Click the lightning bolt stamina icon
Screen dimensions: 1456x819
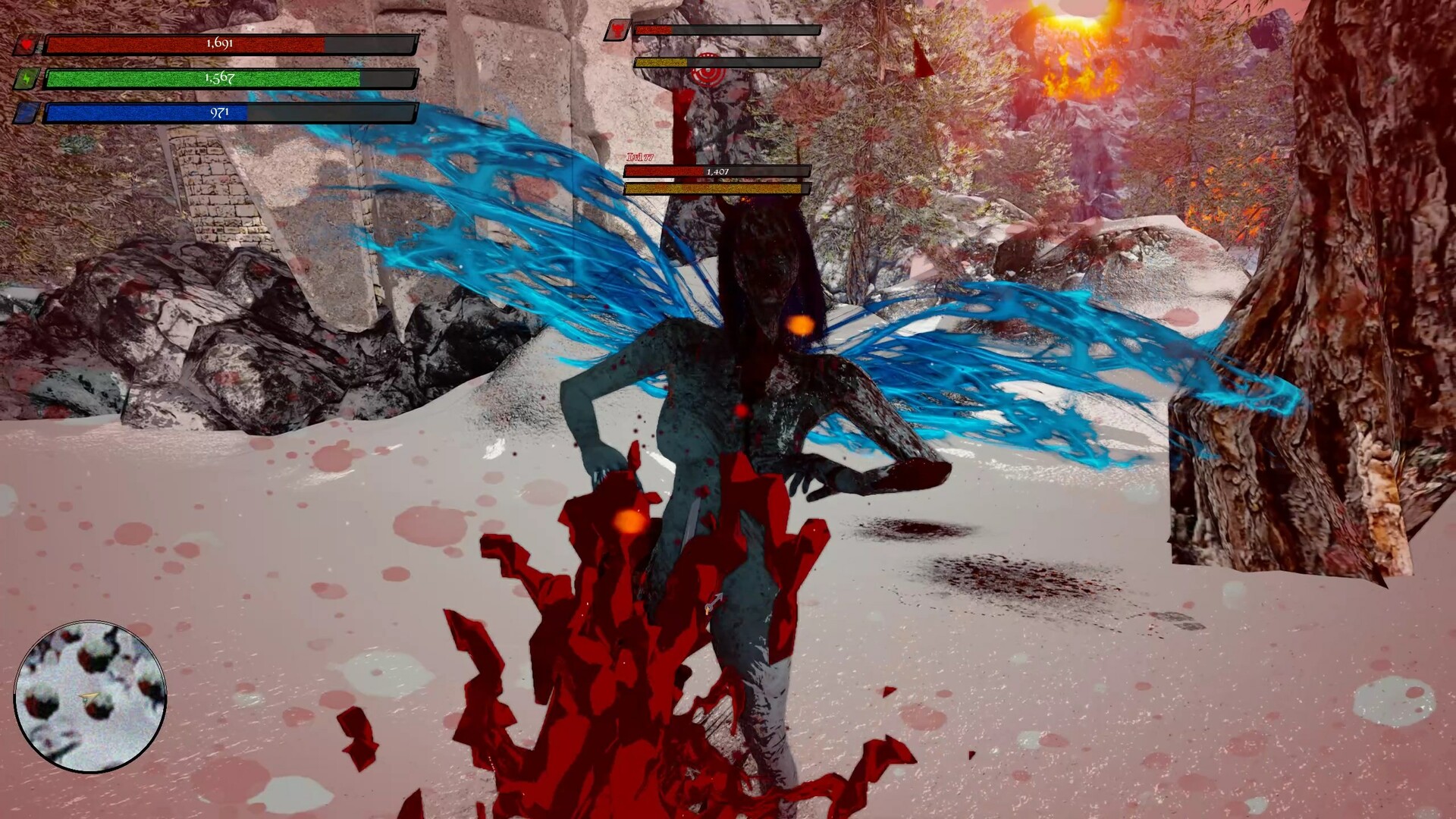(27, 78)
